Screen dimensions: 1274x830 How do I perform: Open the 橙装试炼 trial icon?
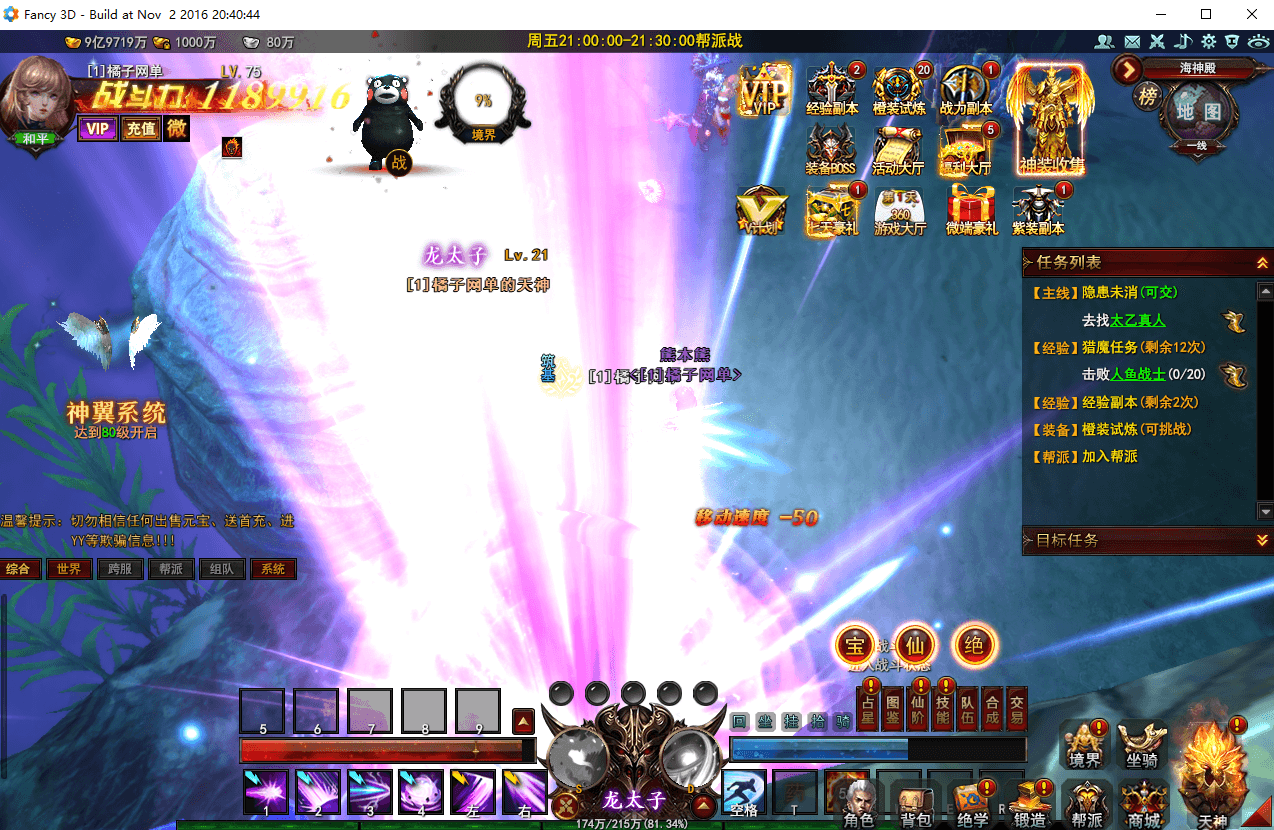[x=898, y=88]
